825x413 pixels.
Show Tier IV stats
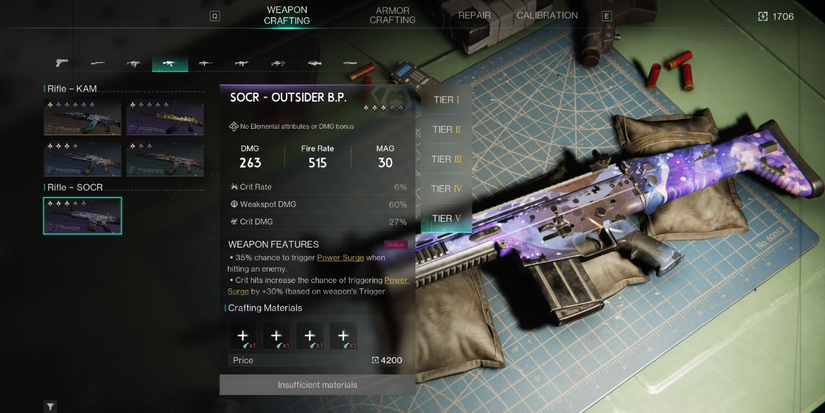pos(446,189)
